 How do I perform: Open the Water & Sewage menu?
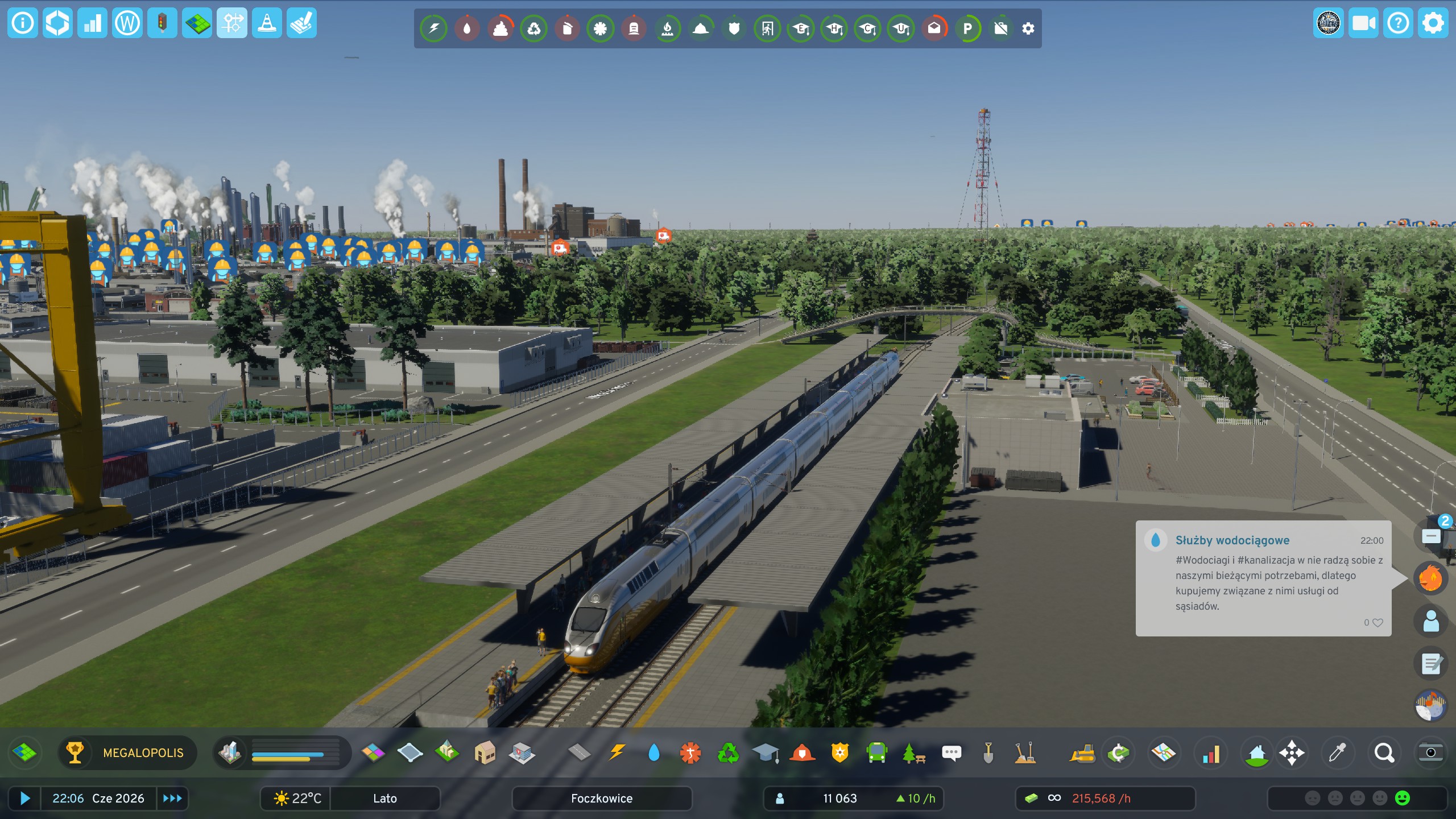655,752
